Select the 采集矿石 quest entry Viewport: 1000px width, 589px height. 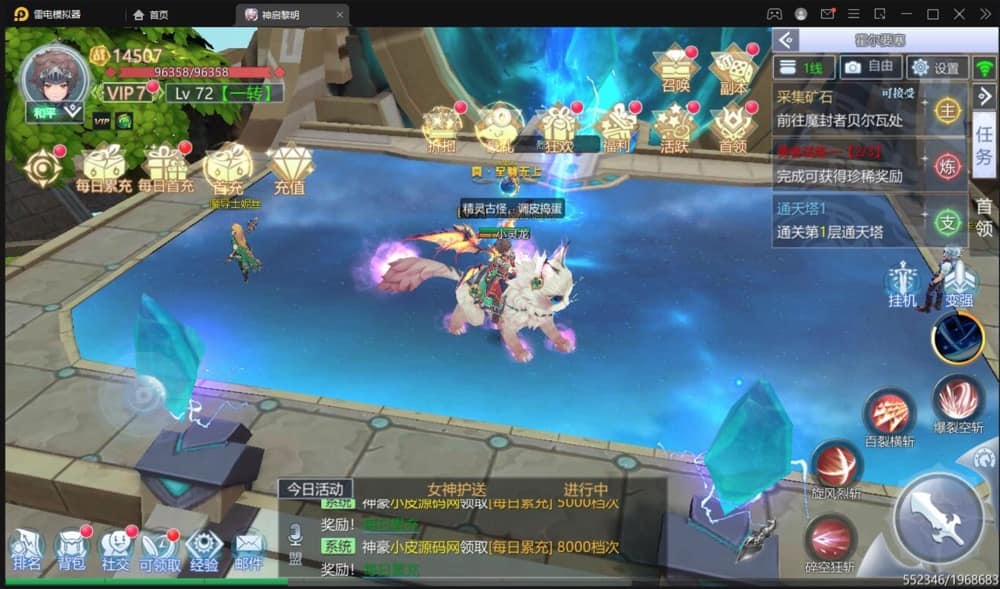[845, 108]
